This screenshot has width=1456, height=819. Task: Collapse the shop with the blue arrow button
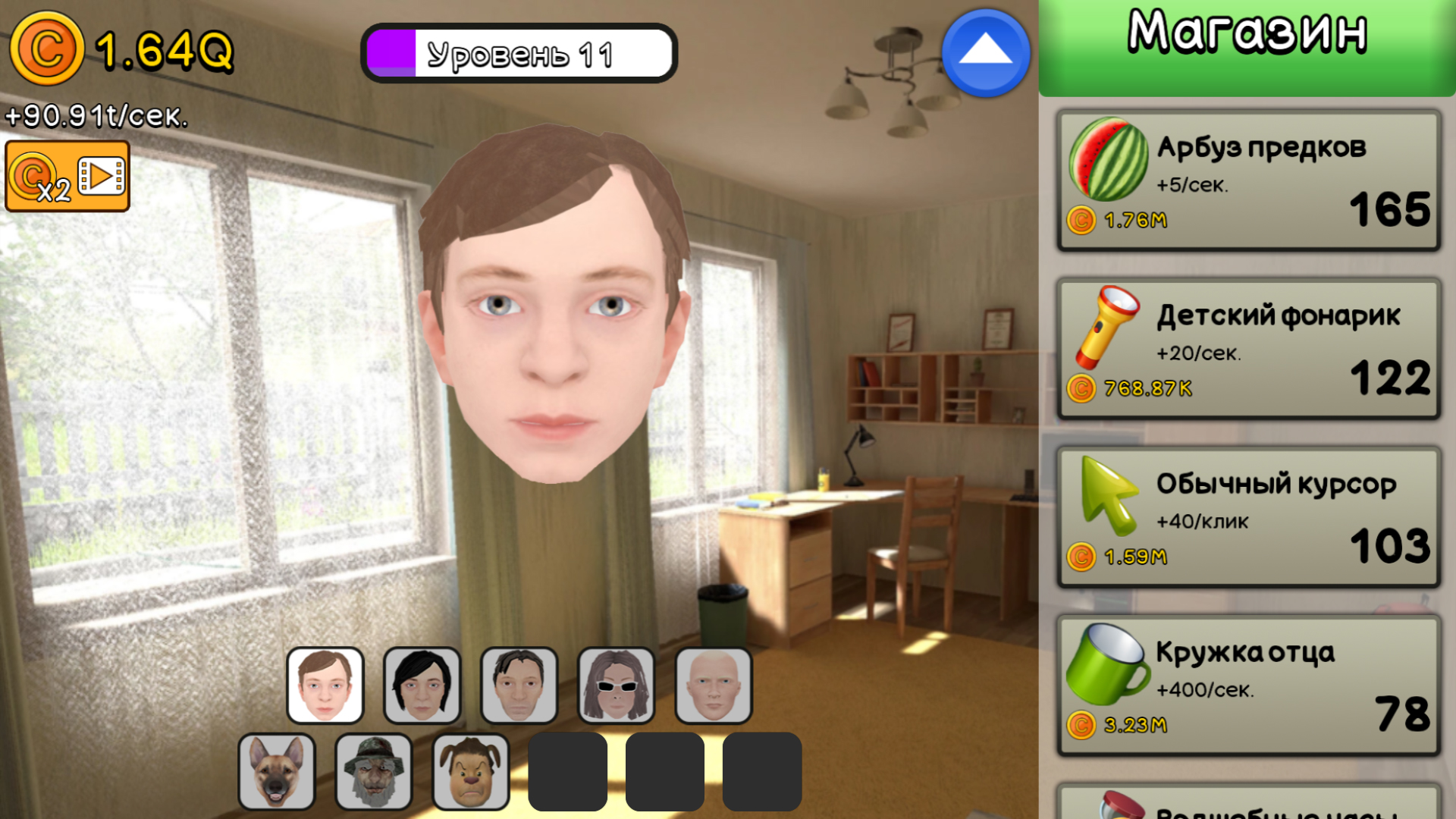[984, 53]
